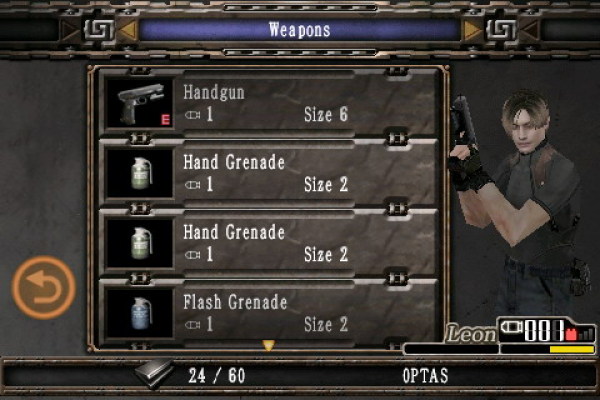Click the down arrow below the weapon list
Screen dimensions: 600x400
click(x=268, y=346)
